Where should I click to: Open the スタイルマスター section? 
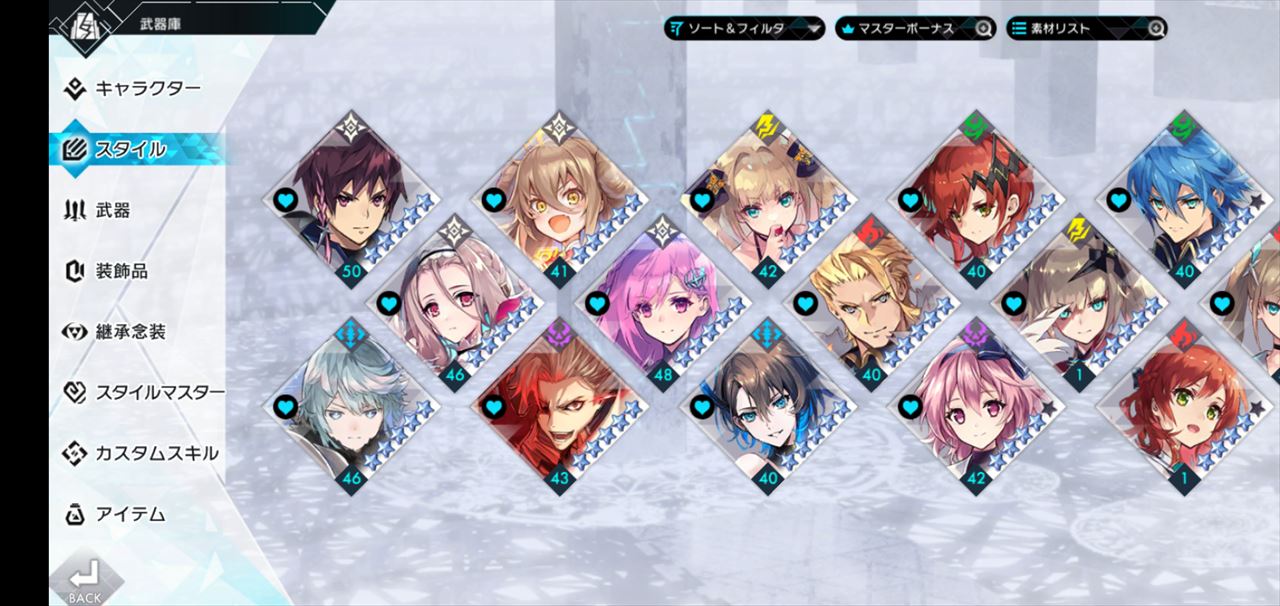pyautogui.click(x=158, y=393)
